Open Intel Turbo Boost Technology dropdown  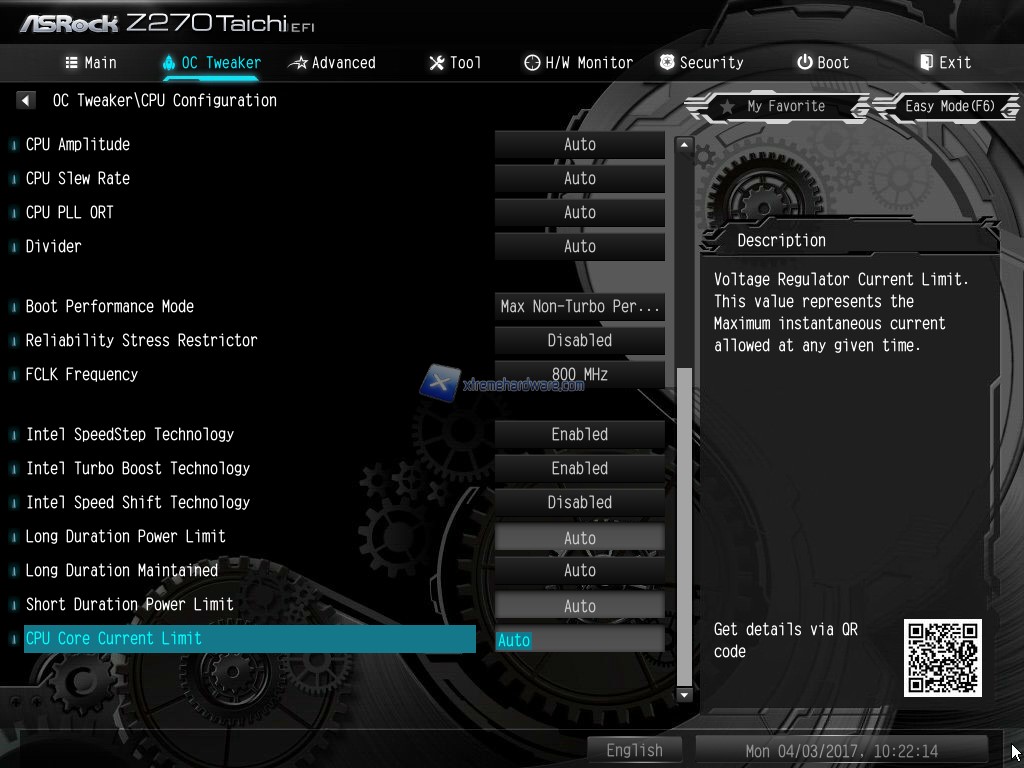579,469
